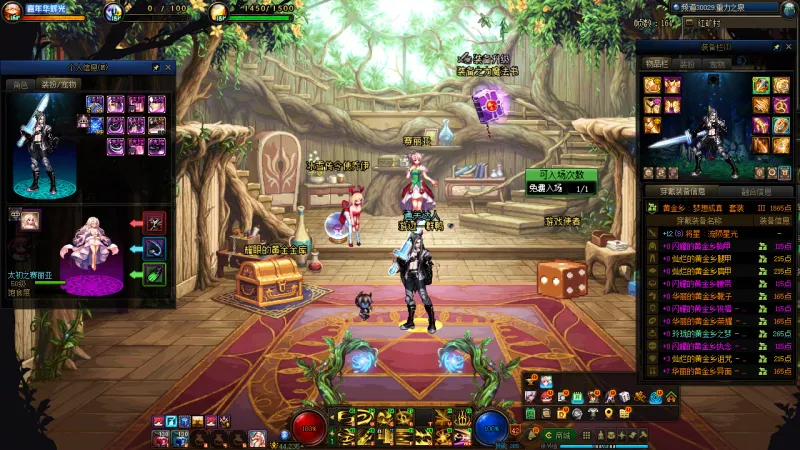Select the pet's red arrow skill slot

point(154,222)
